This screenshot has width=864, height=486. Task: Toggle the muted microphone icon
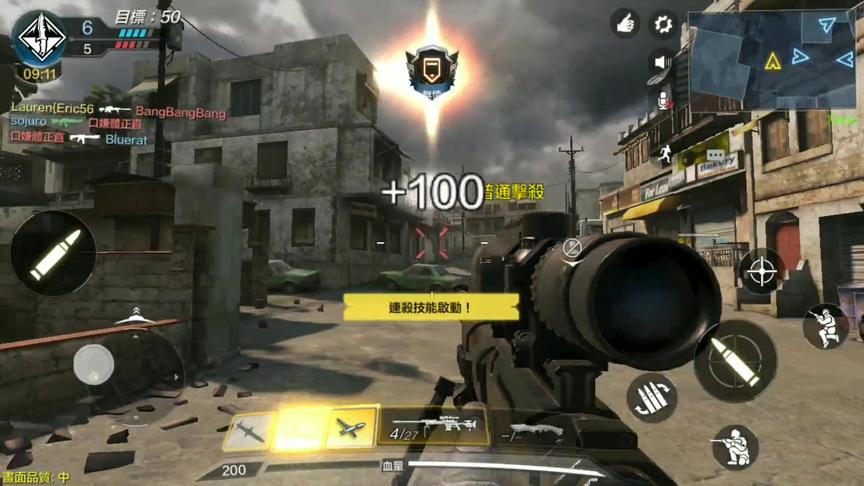(661, 99)
